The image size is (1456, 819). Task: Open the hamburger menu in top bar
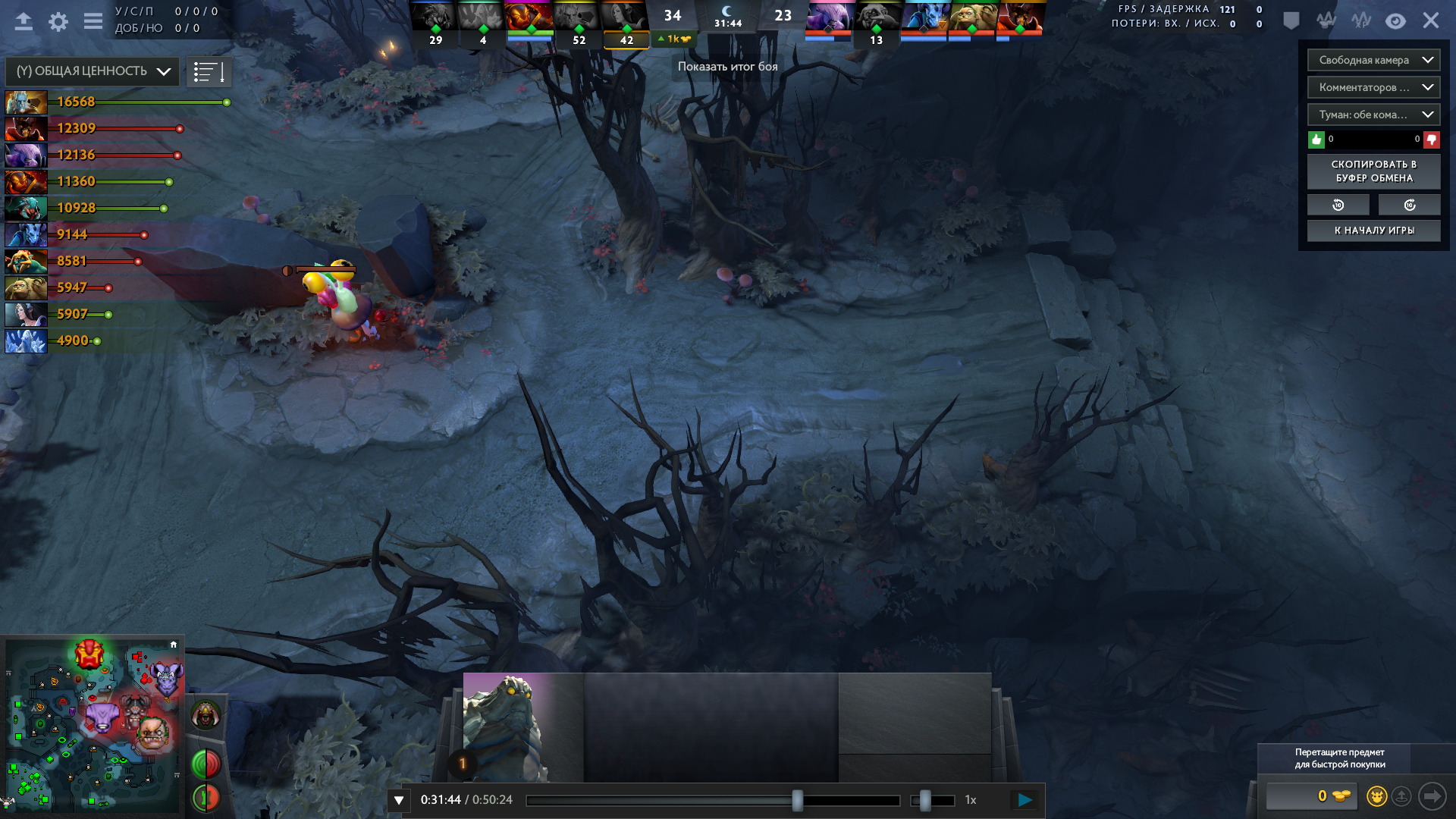point(93,21)
